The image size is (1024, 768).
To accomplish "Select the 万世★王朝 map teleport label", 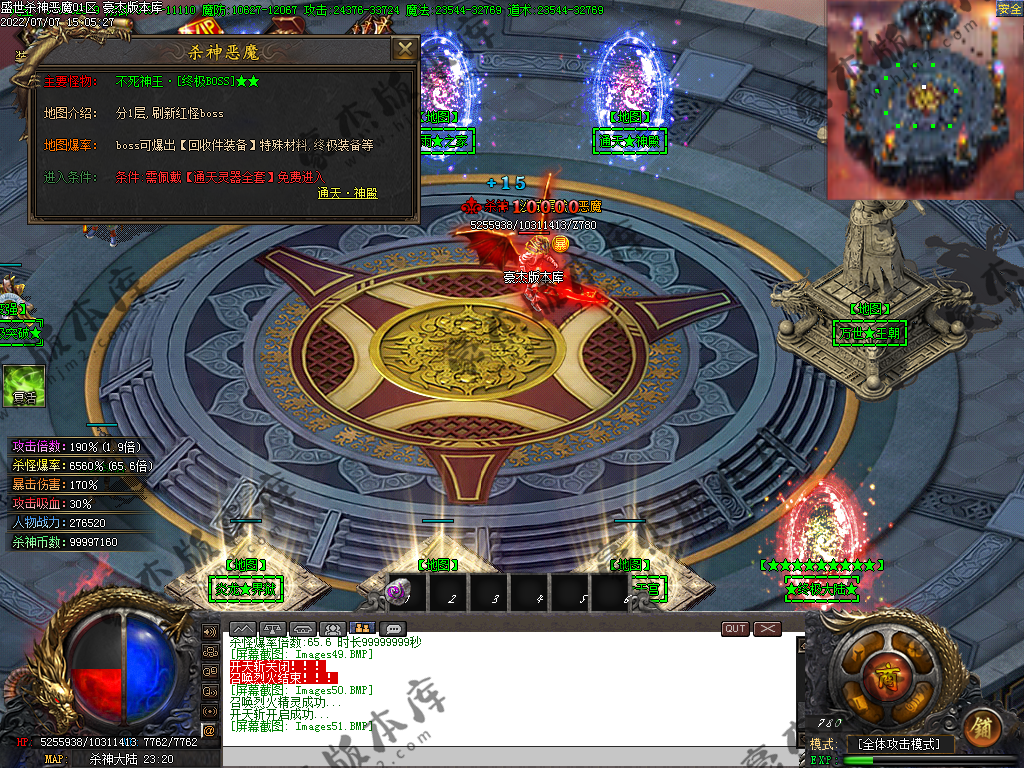I will 870,333.
